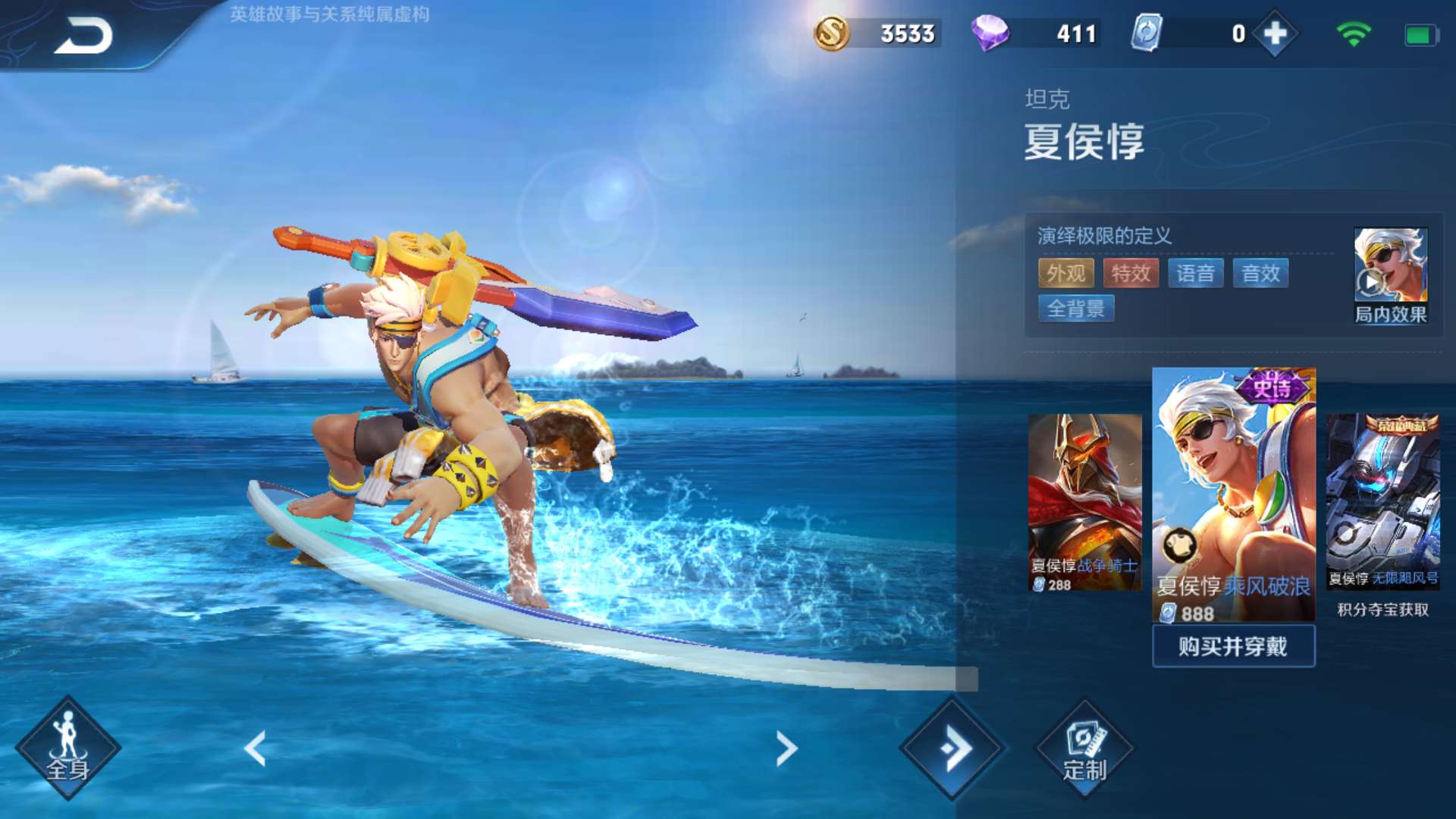
Task: Select the 外观 appearance tab
Action: [x=1065, y=273]
